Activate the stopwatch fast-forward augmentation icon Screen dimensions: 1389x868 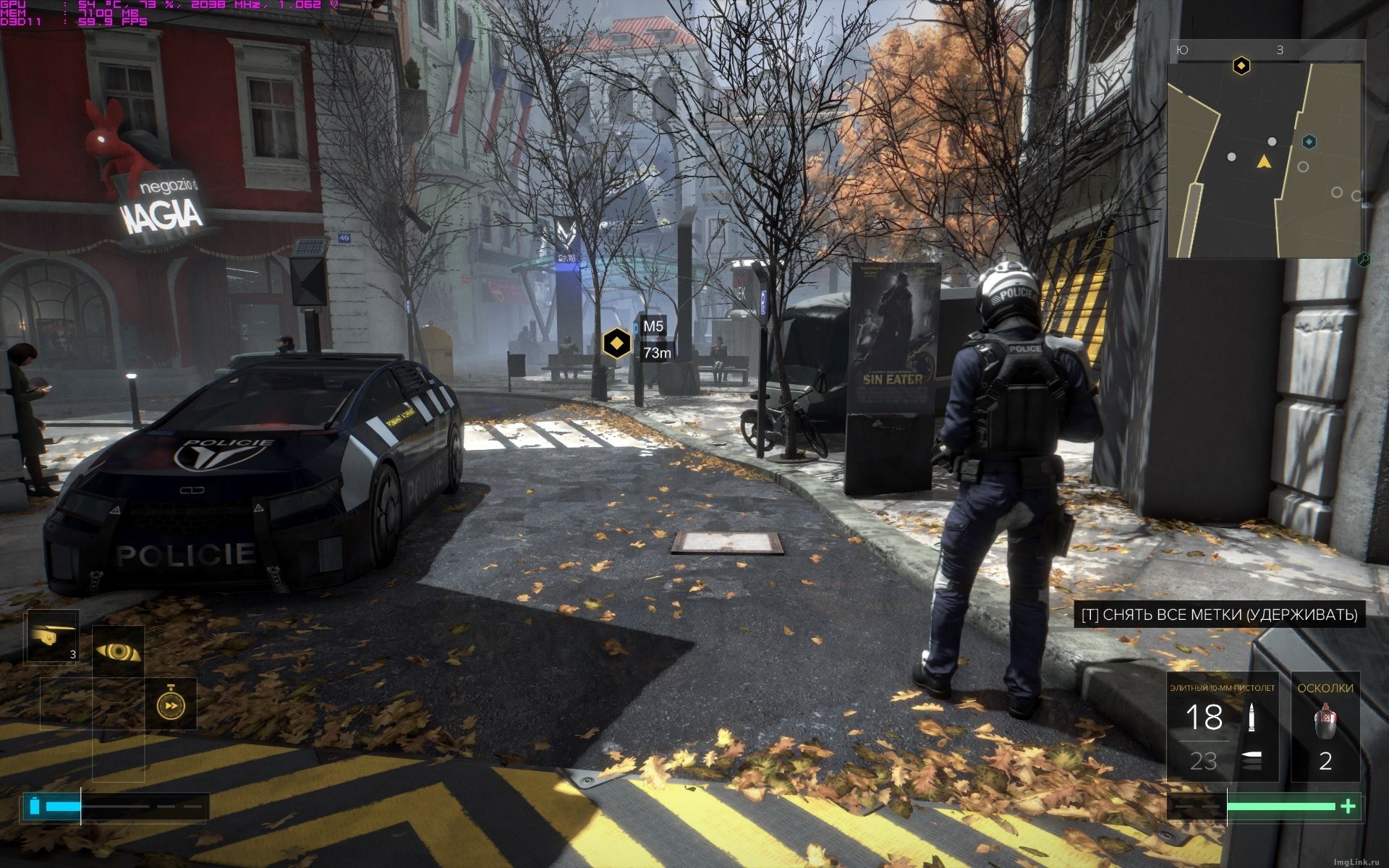171,705
